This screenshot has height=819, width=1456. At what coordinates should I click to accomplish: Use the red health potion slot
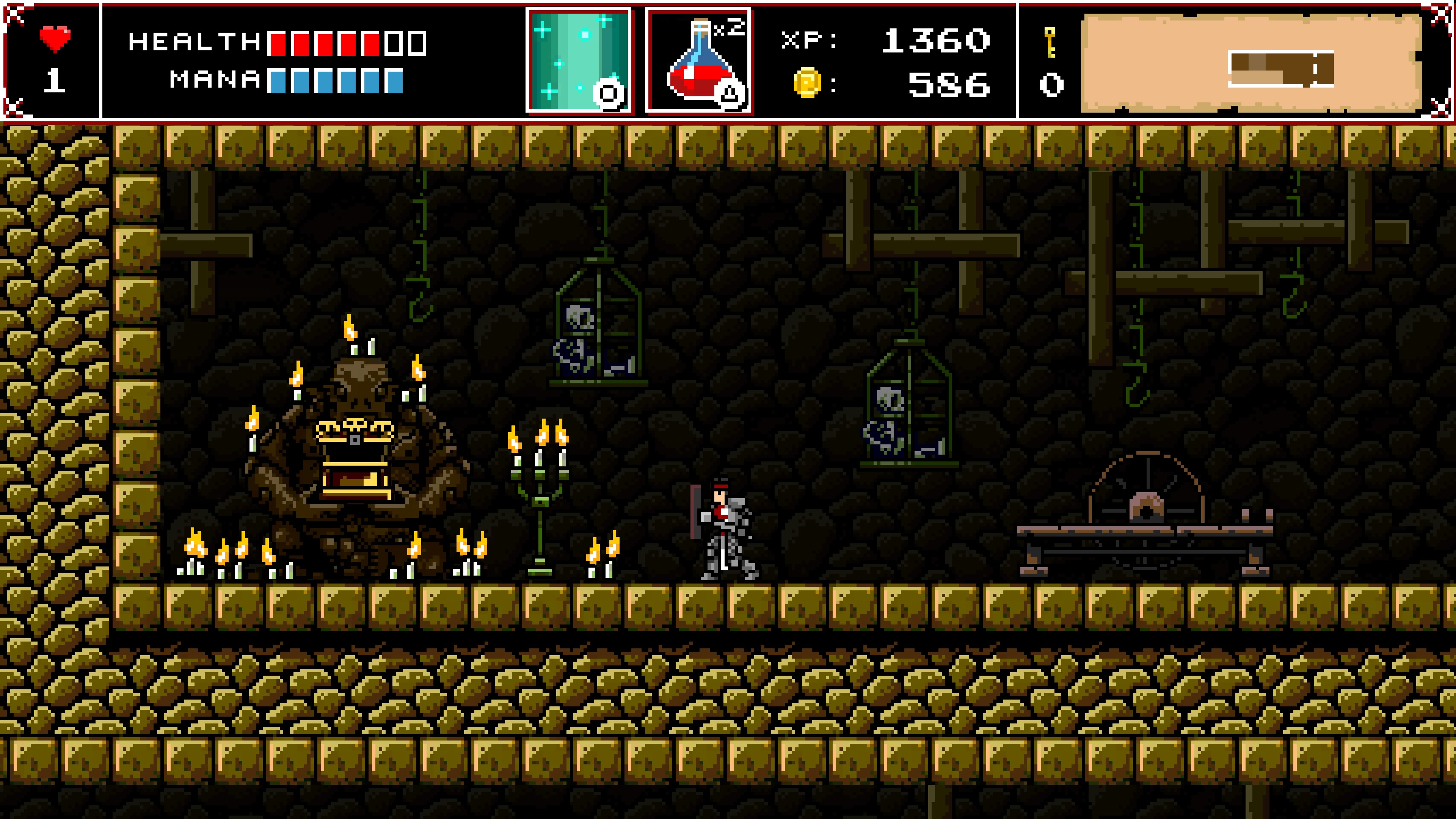698,61
